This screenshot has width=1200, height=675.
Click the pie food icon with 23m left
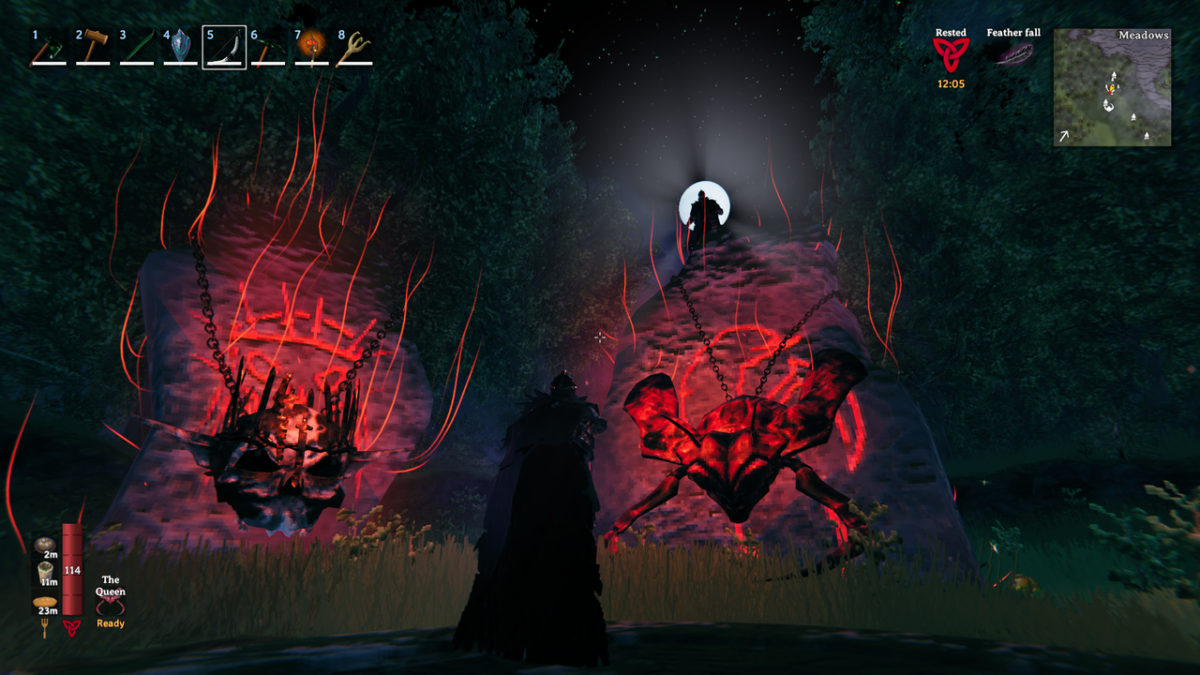tap(47, 603)
